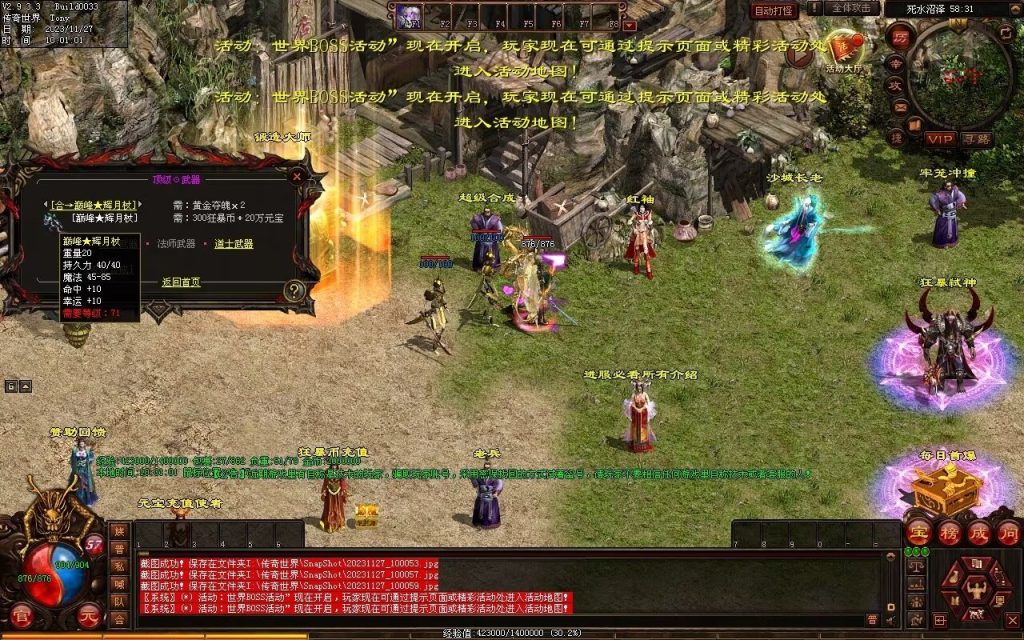
Task: Open the question mark help button
Action: (x=294, y=291)
